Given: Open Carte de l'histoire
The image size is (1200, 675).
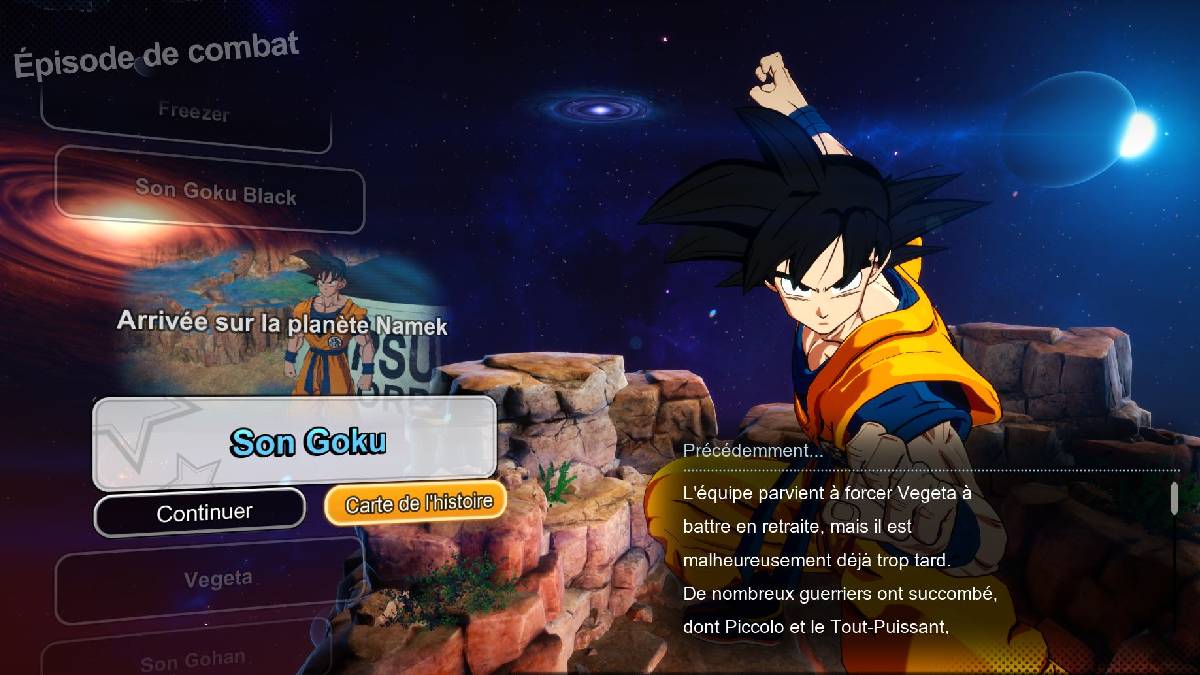Looking at the screenshot, I should [x=416, y=502].
